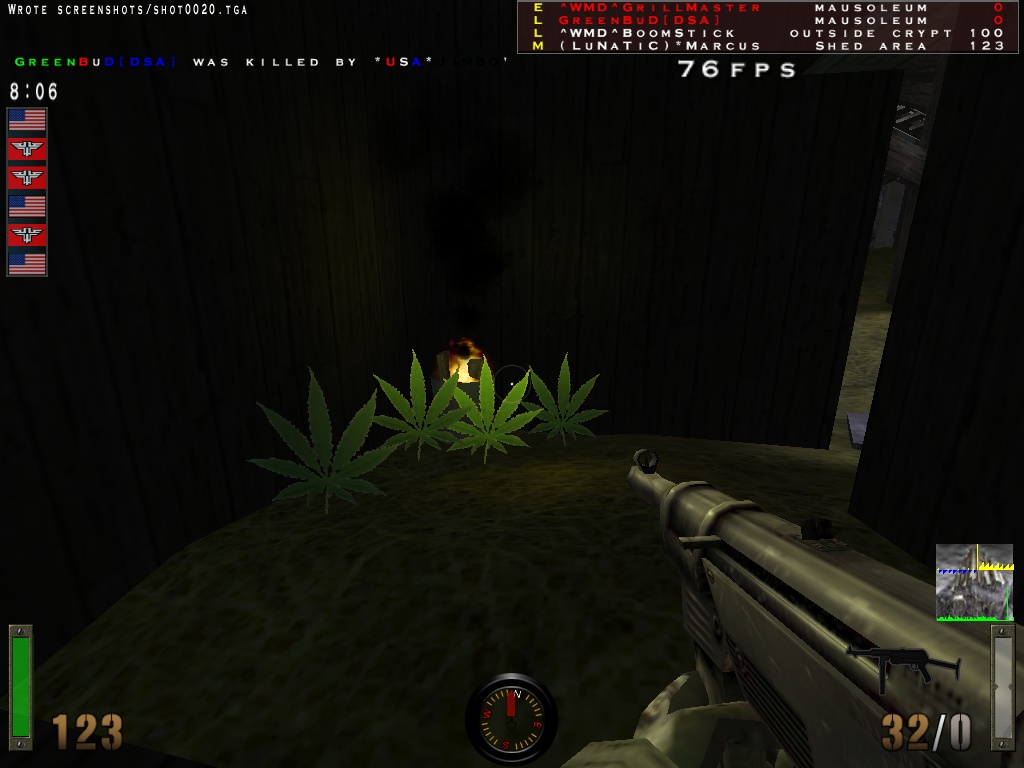Click the compass dial

[x=511, y=717]
